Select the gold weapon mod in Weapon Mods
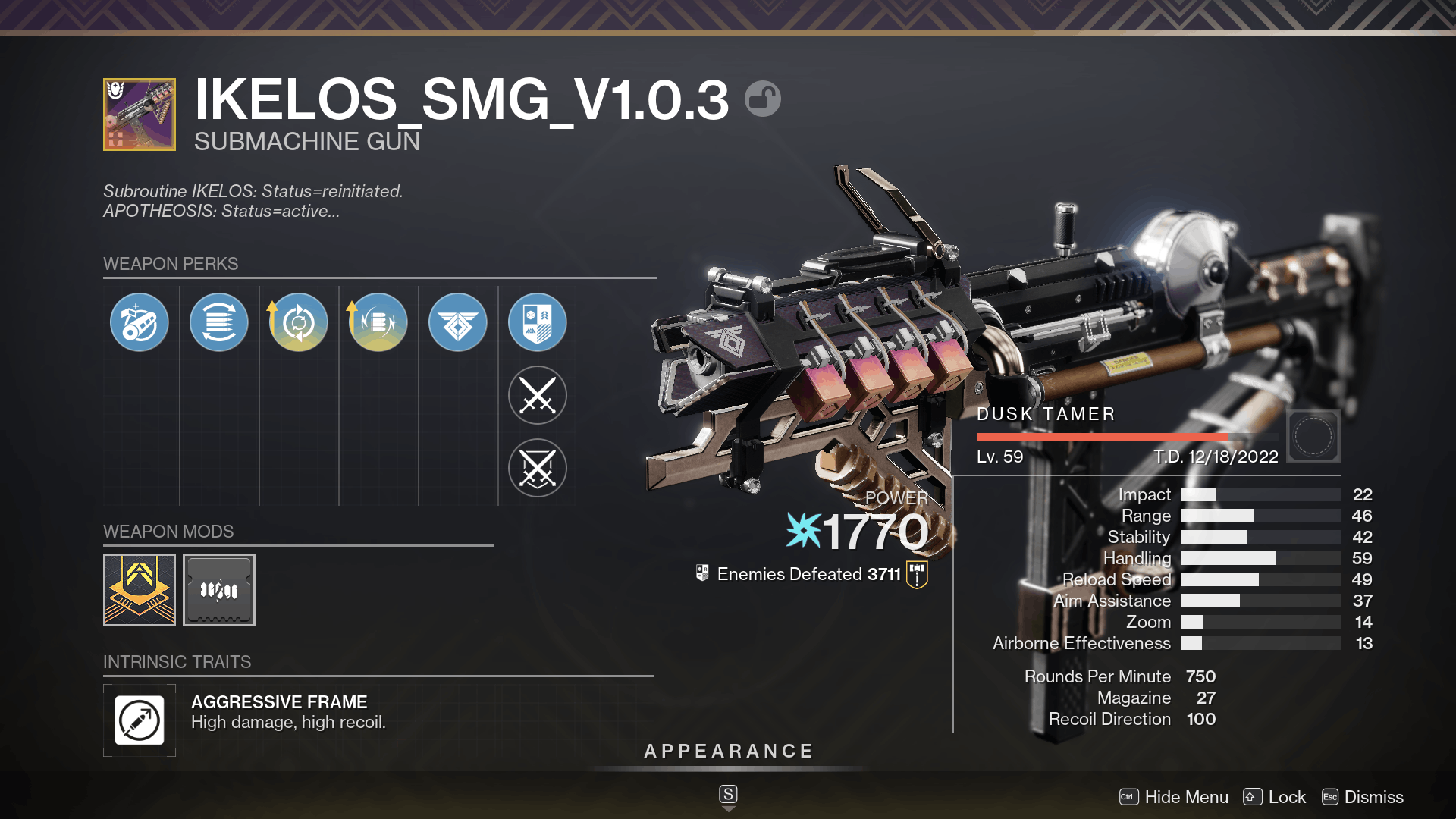This screenshot has width=1456, height=819. pos(139,589)
